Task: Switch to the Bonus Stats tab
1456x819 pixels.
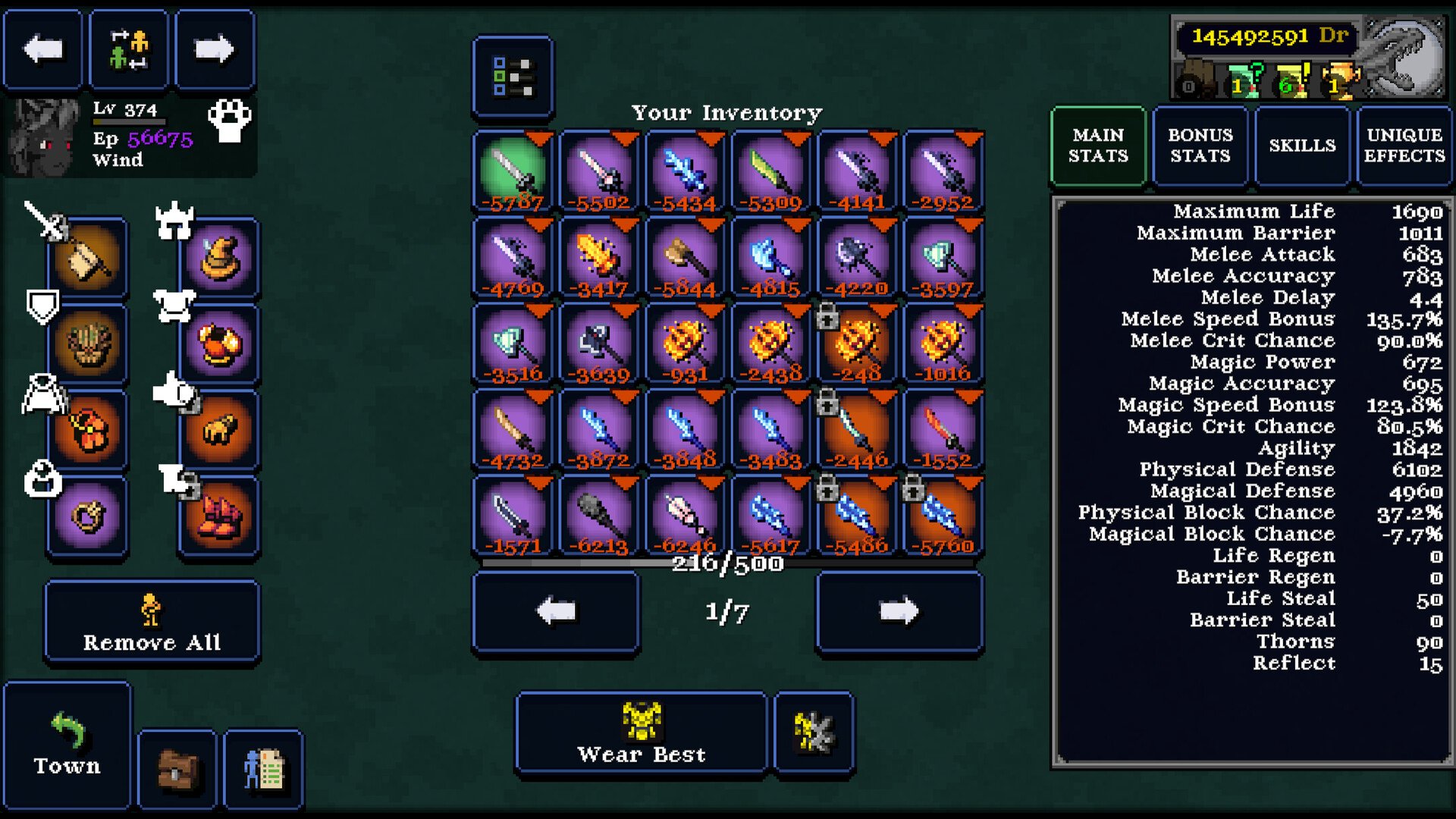Action: [x=1200, y=146]
